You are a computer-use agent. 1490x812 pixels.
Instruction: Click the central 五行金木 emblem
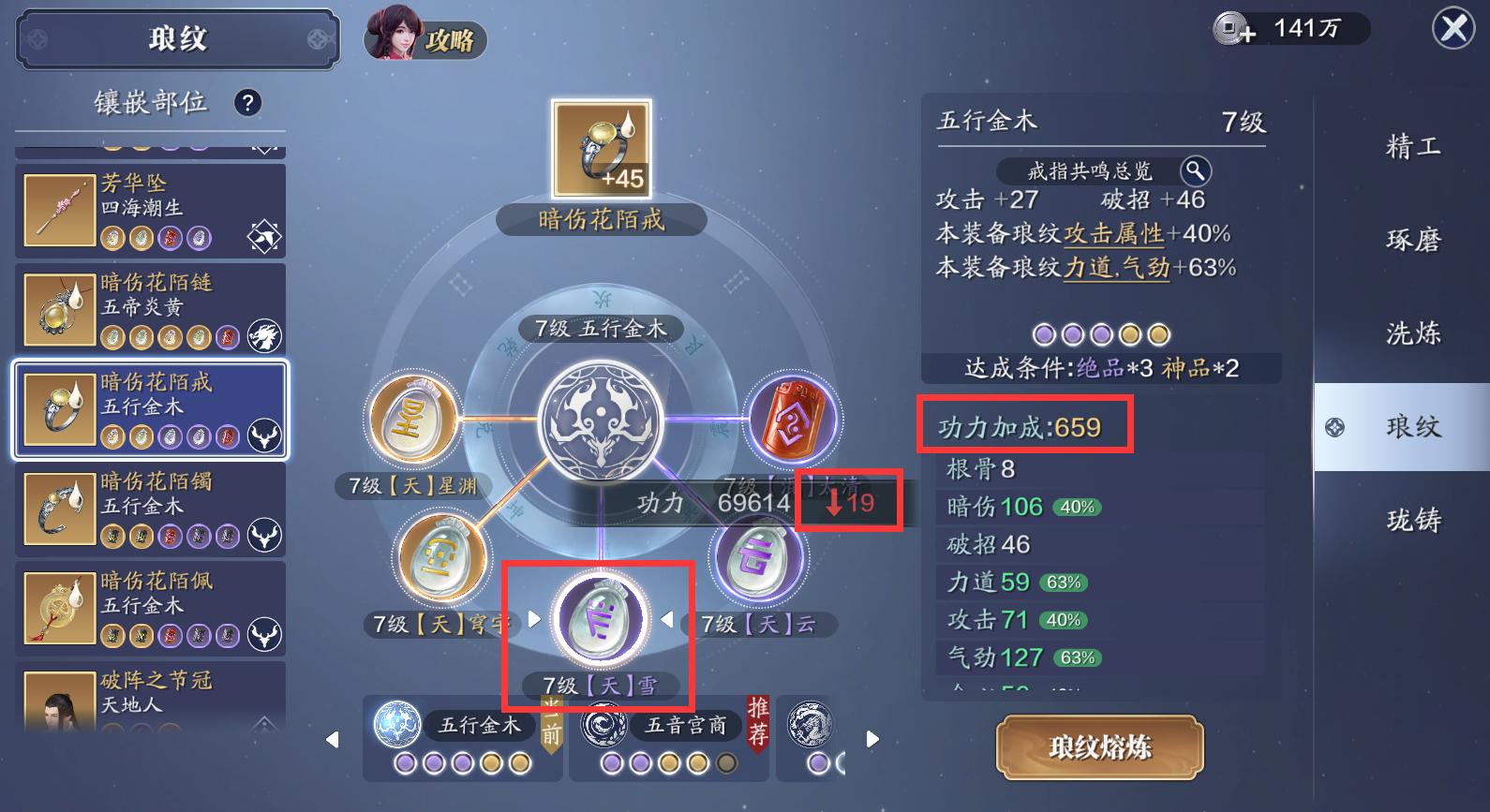coord(600,421)
